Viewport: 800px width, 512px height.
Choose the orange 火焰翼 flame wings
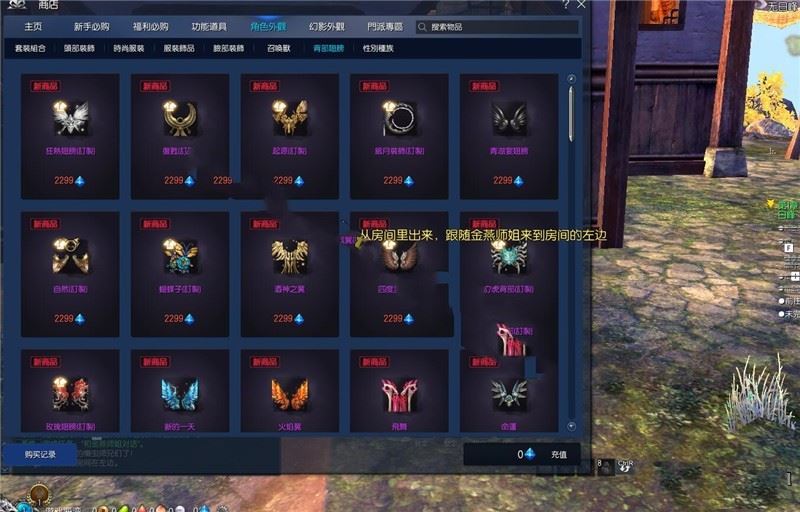(290, 394)
